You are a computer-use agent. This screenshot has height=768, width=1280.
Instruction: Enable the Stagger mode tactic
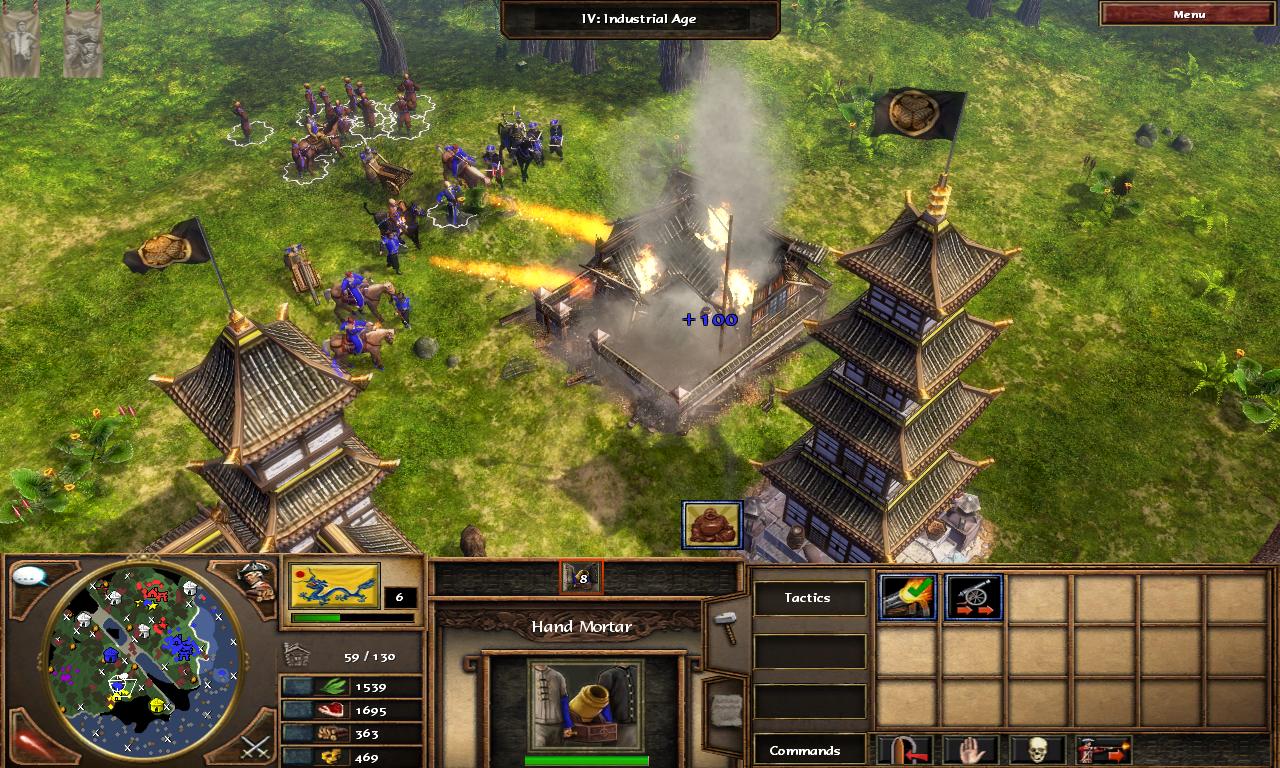[x=972, y=598]
